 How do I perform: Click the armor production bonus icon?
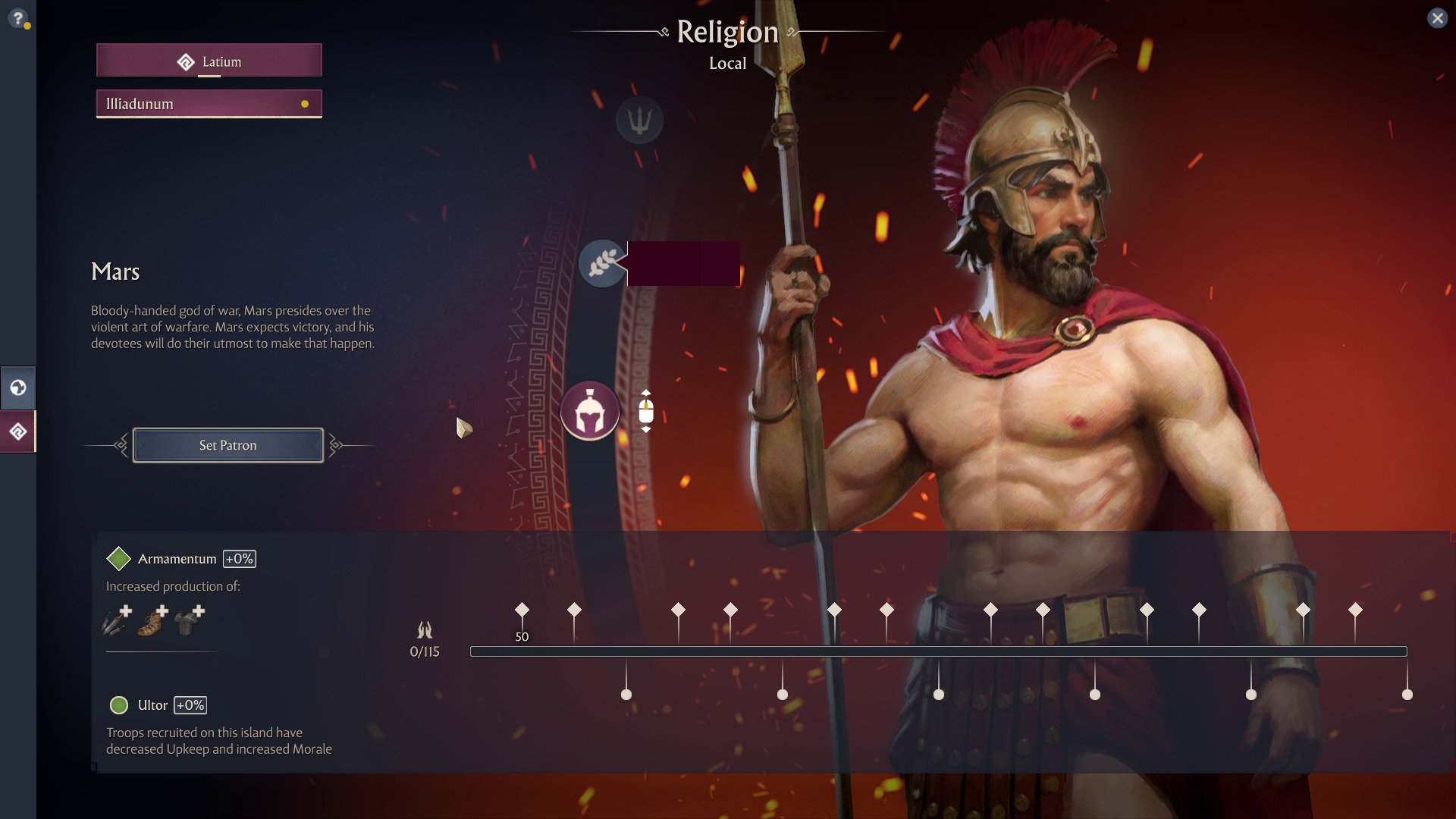pyautogui.click(x=189, y=620)
